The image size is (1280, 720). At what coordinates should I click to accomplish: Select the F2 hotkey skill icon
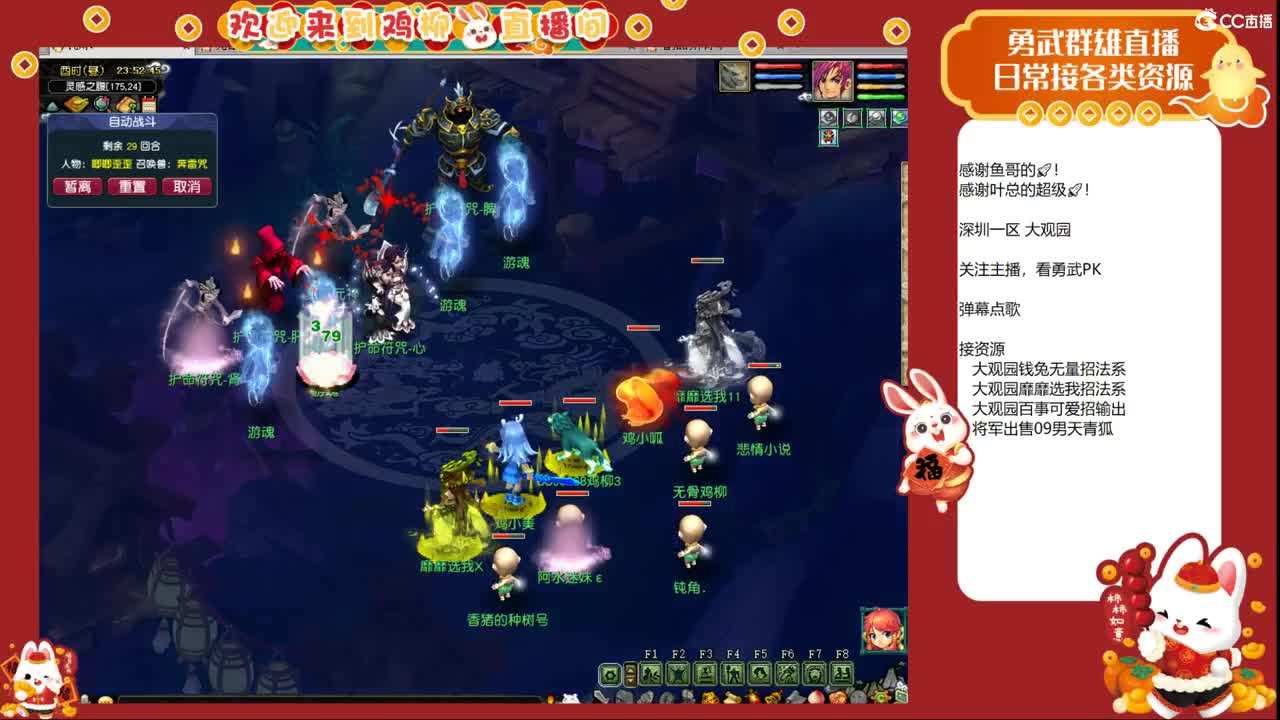(x=676, y=674)
